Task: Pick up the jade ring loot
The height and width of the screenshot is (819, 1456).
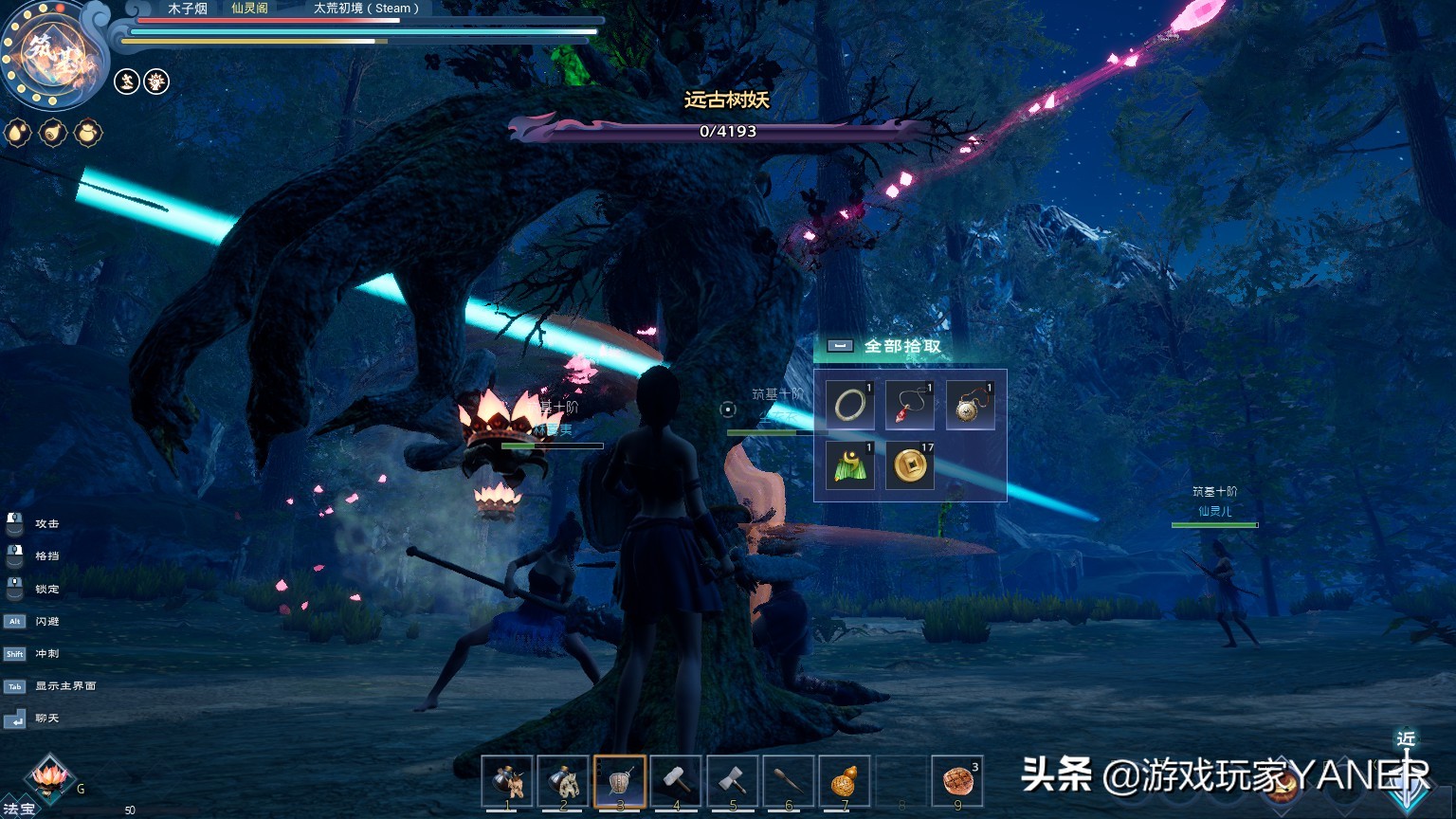Action: click(x=849, y=406)
